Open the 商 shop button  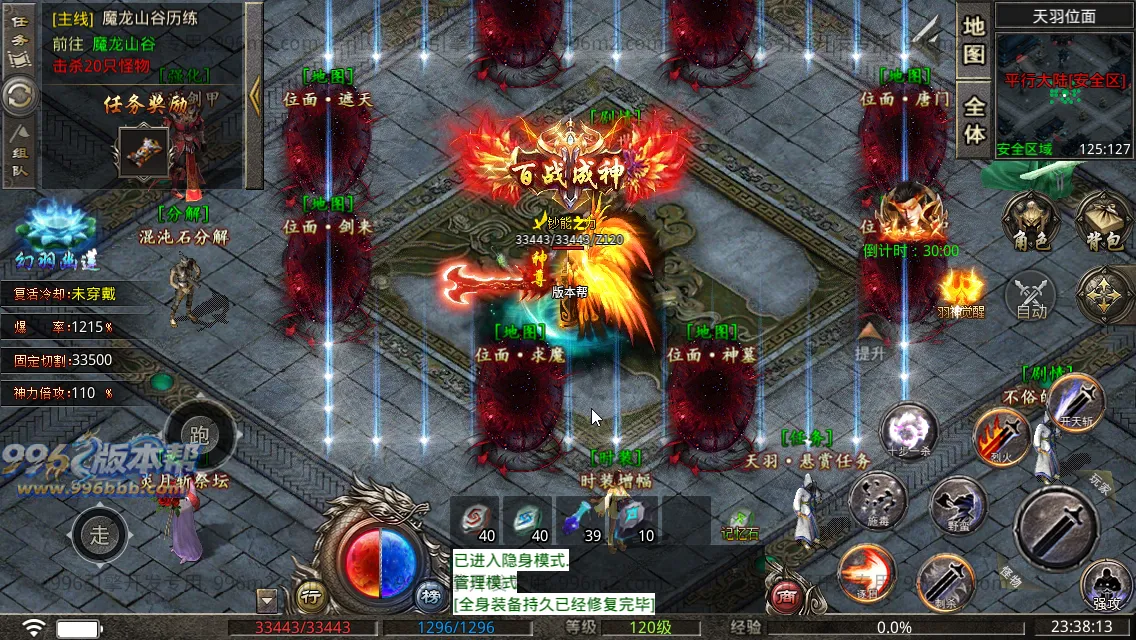coord(785,597)
